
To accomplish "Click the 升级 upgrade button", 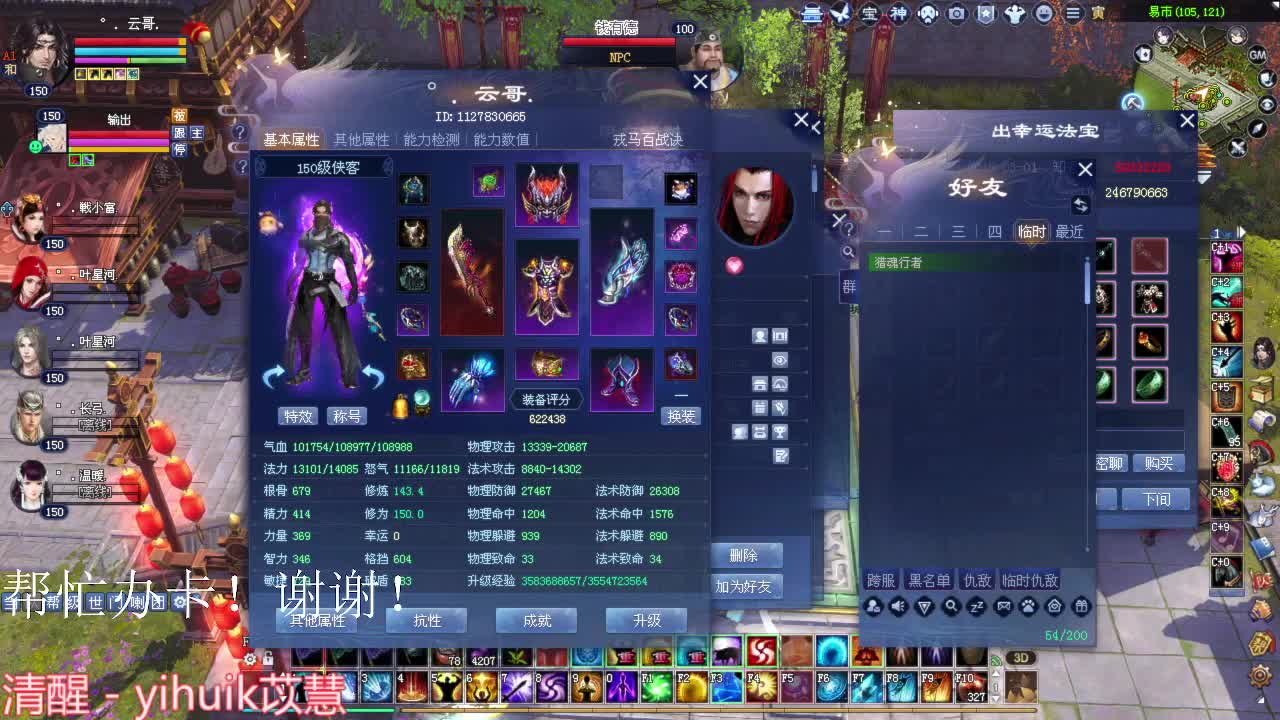I will (645, 621).
